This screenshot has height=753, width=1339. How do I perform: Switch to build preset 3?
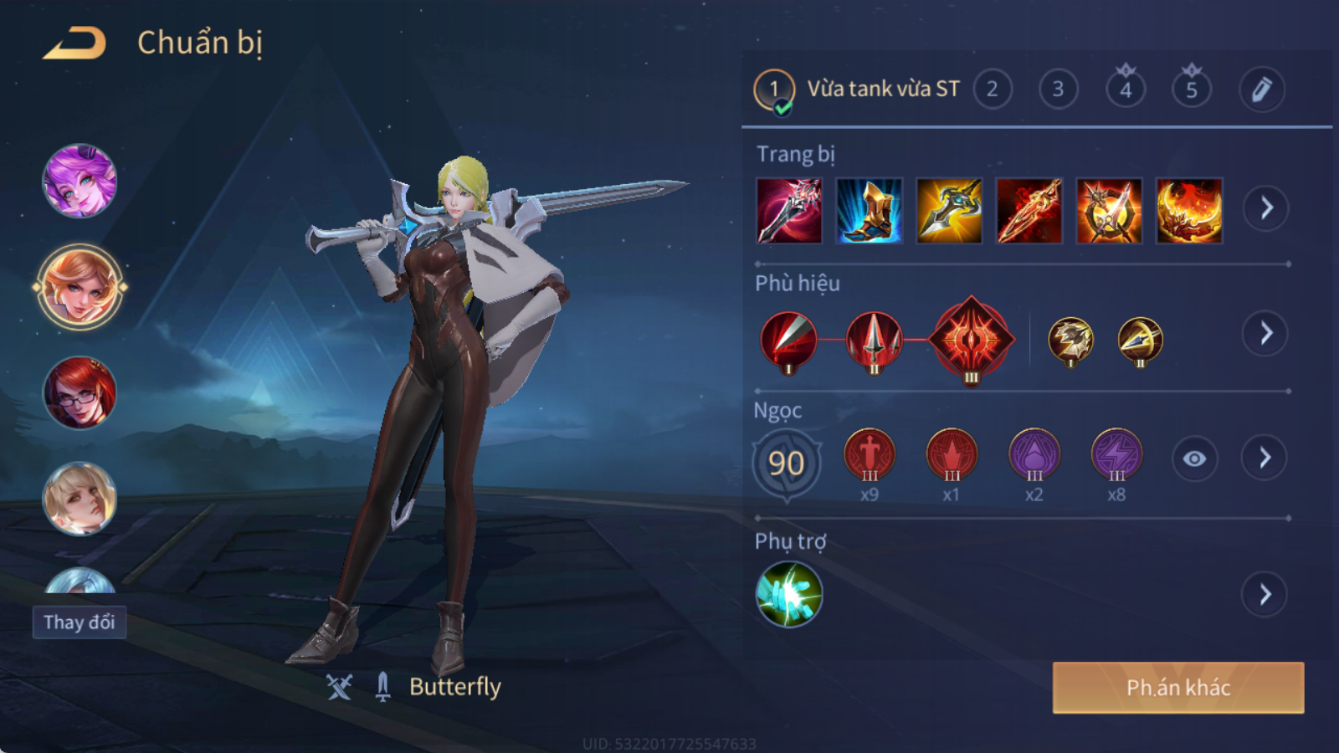[1058, 90]
